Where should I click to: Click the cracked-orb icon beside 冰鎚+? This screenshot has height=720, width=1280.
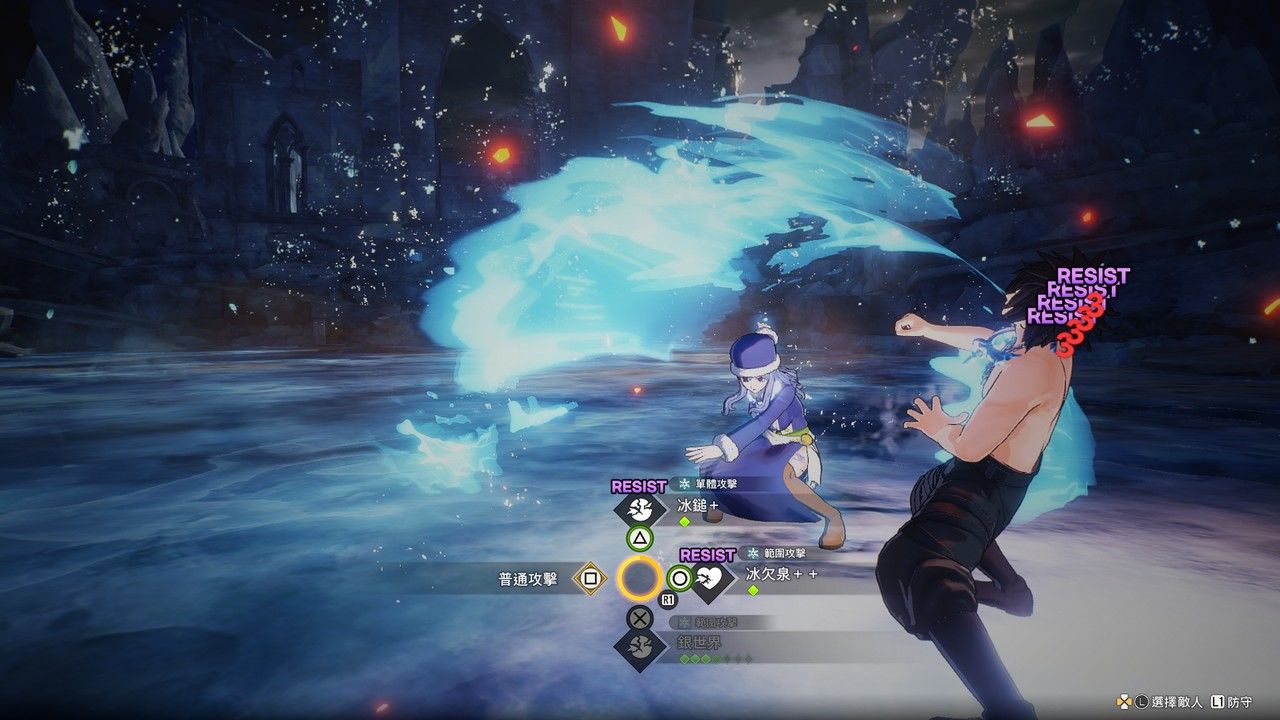click(640, 510)
